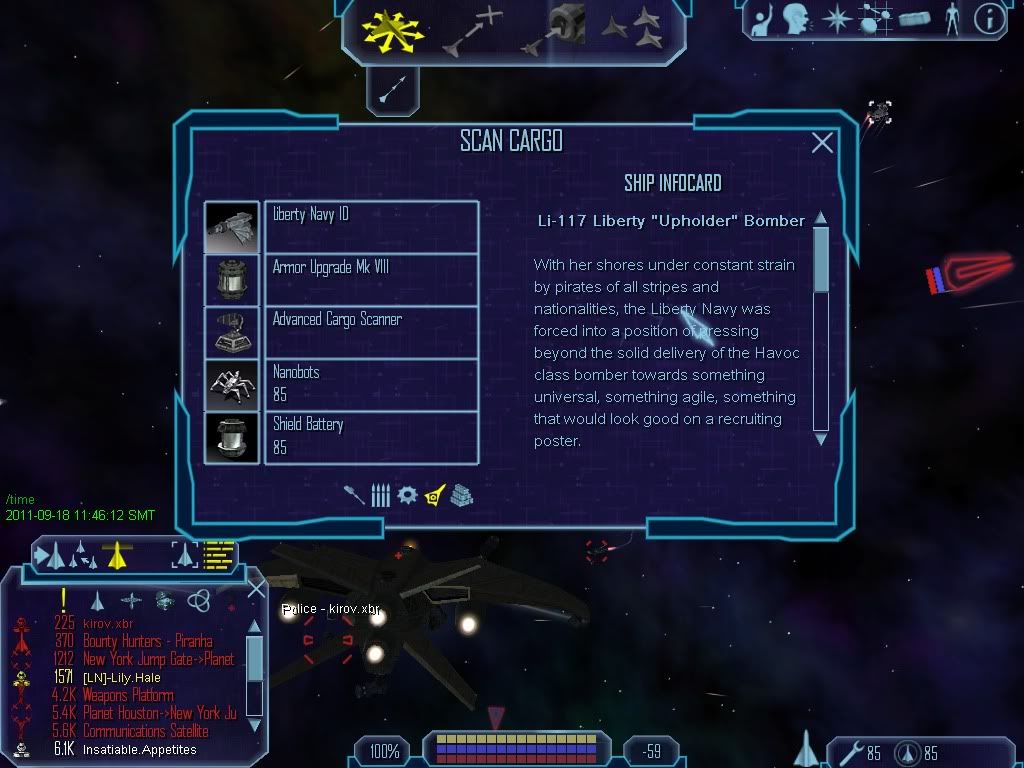Show the weapons filter in Scan Cargo
Screen dimensions: 1024x768
(x=355, y=495)
